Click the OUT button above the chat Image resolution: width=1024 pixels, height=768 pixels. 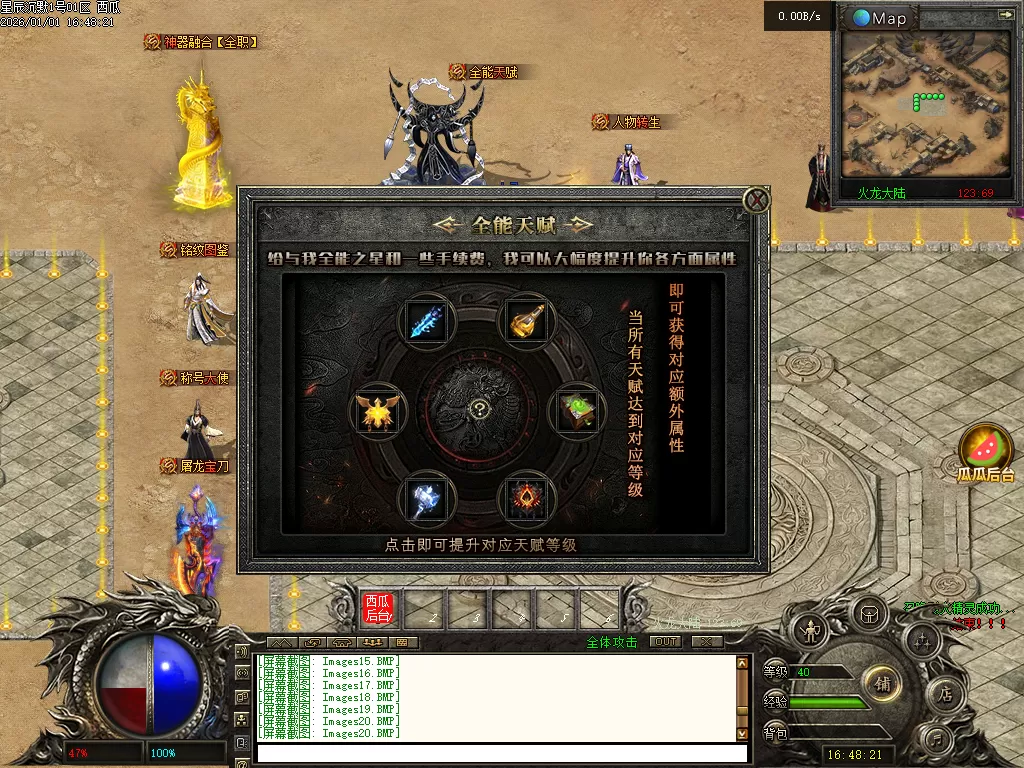(x=665, y=642)
